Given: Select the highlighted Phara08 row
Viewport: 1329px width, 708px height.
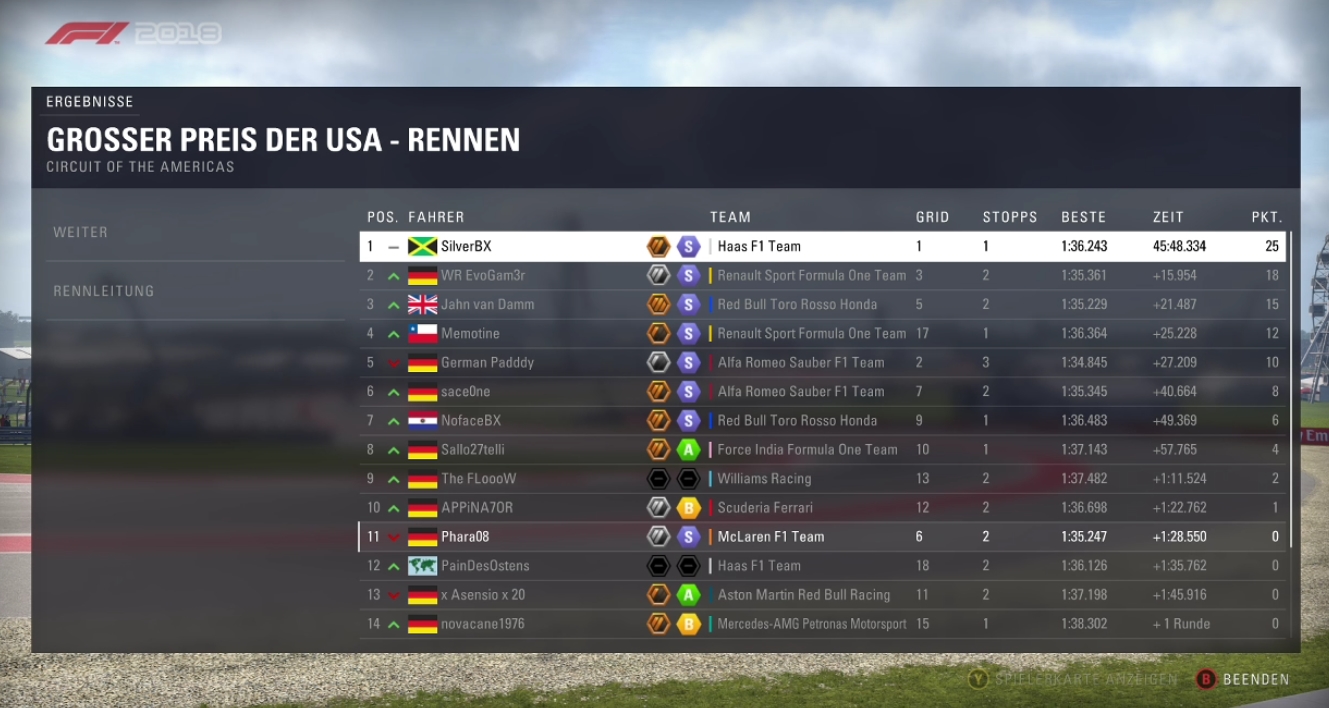Looking at the screenshot, I should pos(822,536).
